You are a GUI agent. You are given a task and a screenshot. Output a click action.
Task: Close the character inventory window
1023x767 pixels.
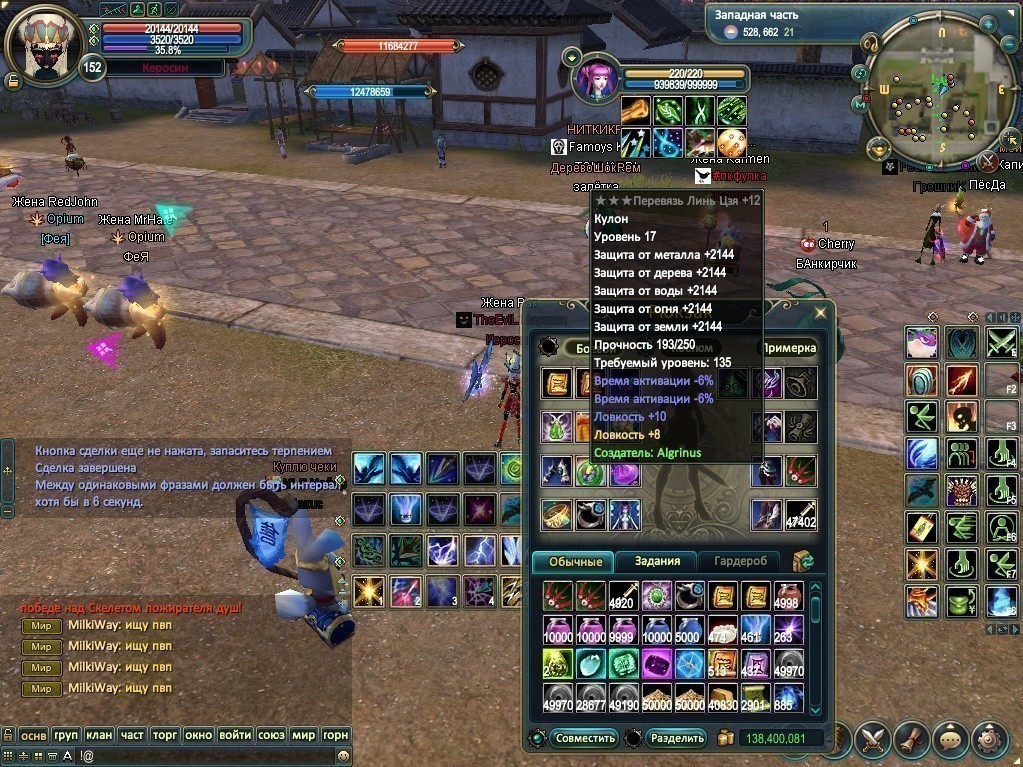(x=821, y=313)
